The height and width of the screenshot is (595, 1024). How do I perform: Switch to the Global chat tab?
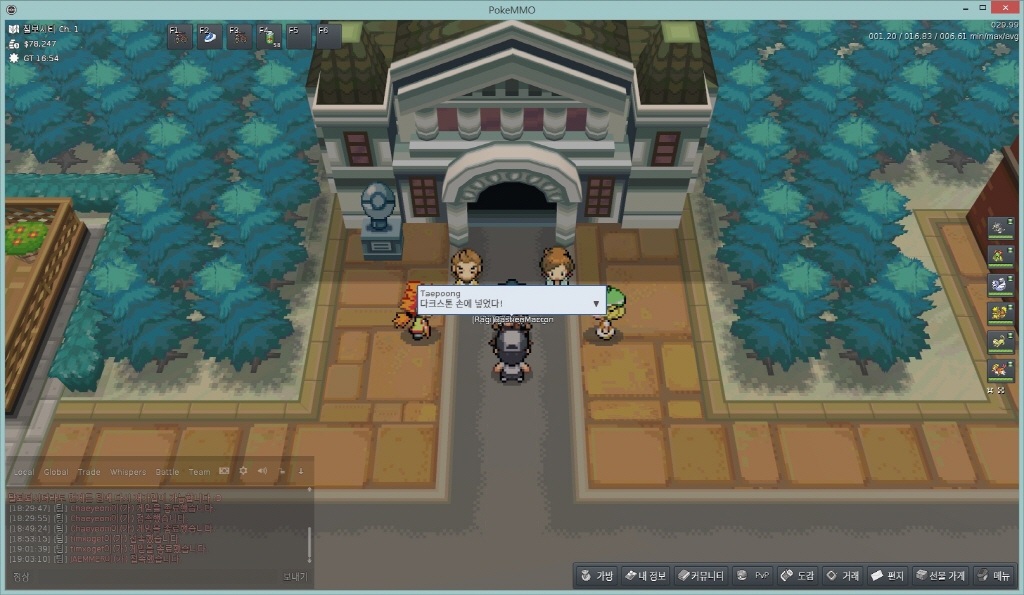pos(56,472)
